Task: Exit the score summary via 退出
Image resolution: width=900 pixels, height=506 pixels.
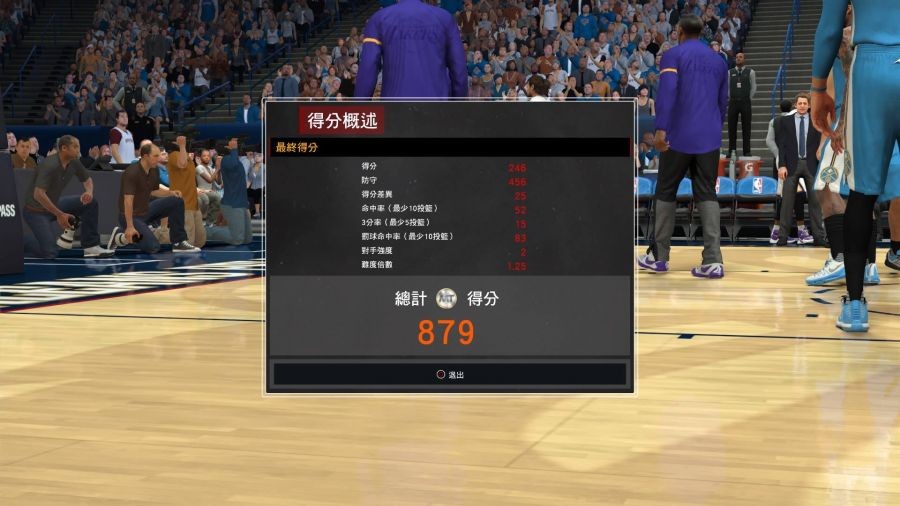Action: pyautogui.click(x=450, y=374)
